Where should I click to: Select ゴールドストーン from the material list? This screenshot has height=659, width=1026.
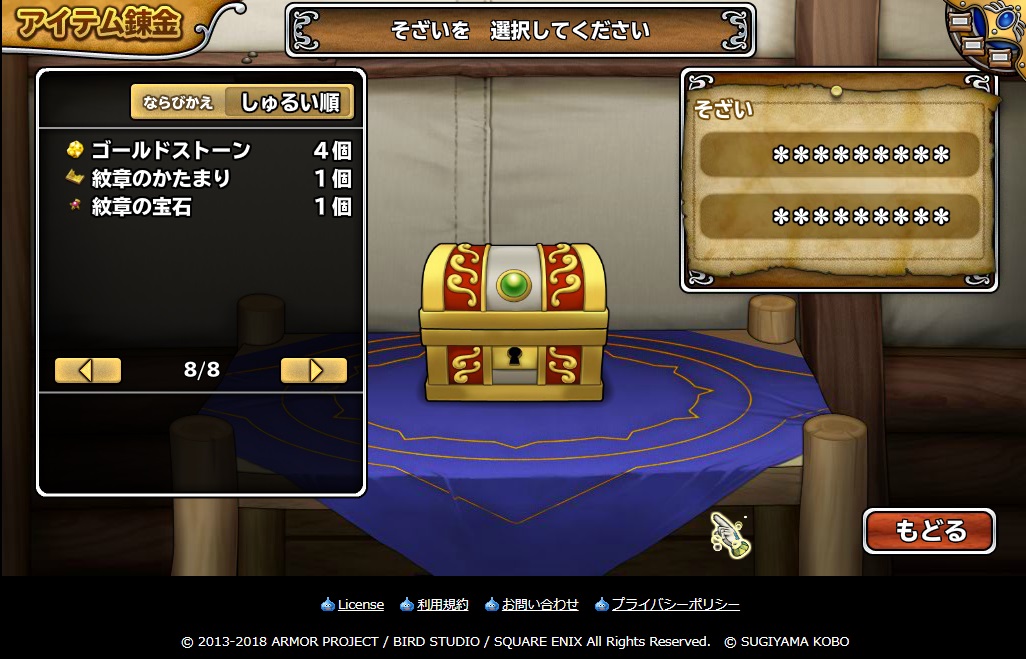point(208,151)
